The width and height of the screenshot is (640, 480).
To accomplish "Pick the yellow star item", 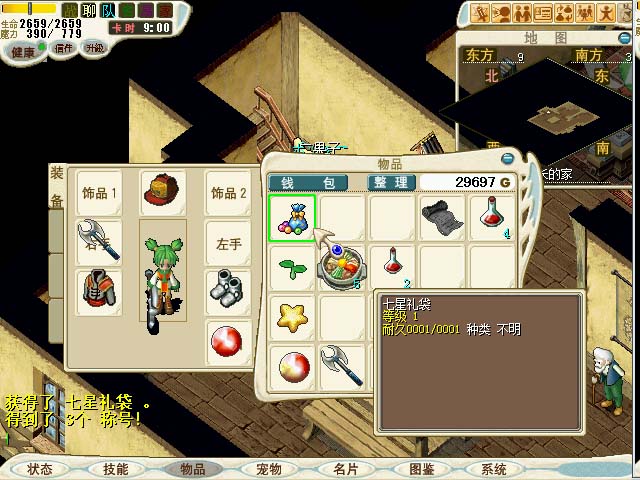I will (x=292, y=318).
